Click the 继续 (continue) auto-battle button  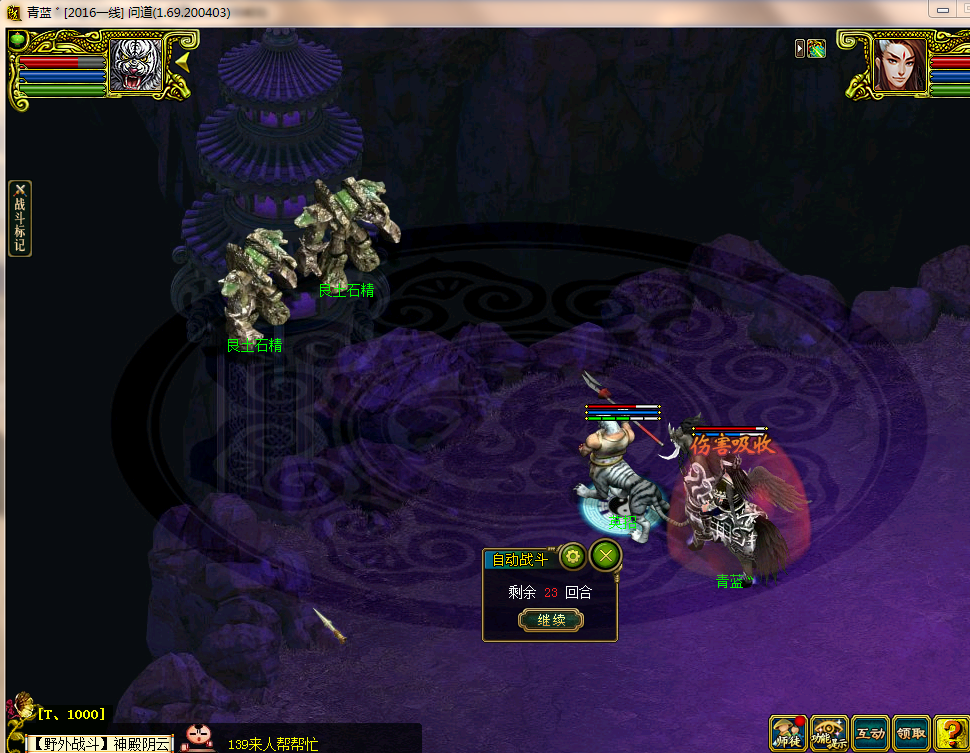[x=551, y=620]
